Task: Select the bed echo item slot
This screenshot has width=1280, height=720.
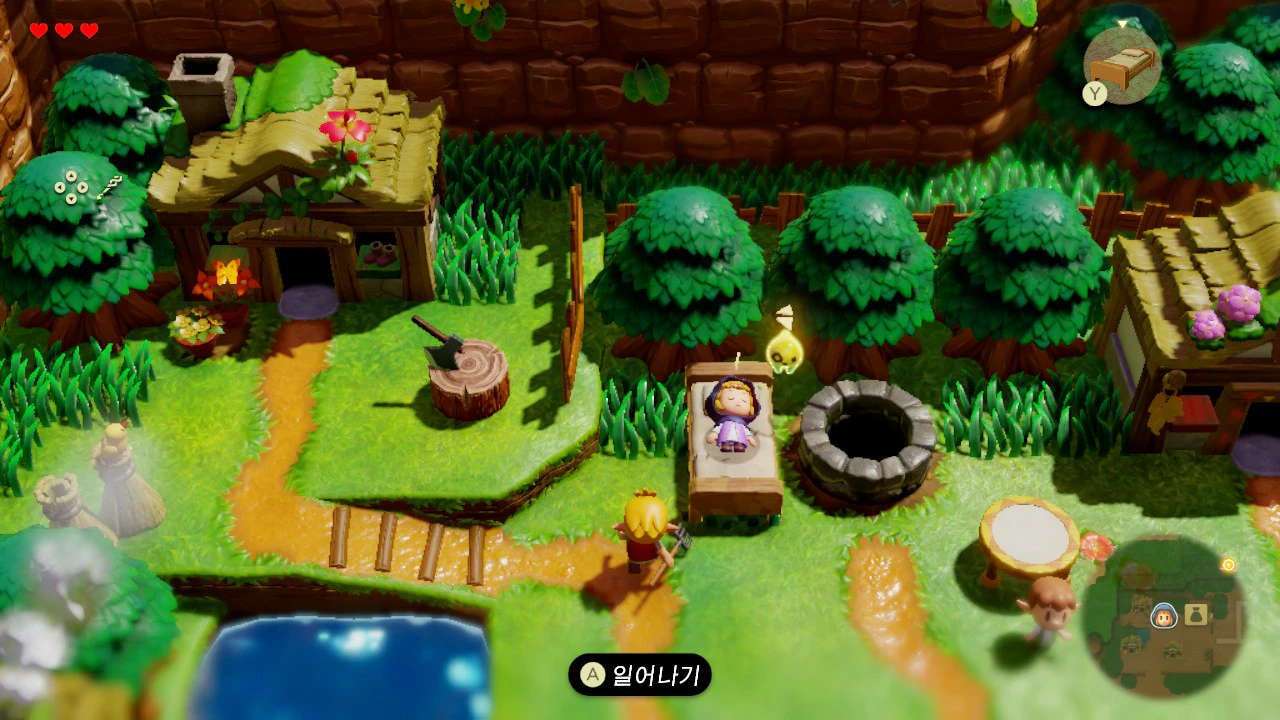Action: 1123,65
